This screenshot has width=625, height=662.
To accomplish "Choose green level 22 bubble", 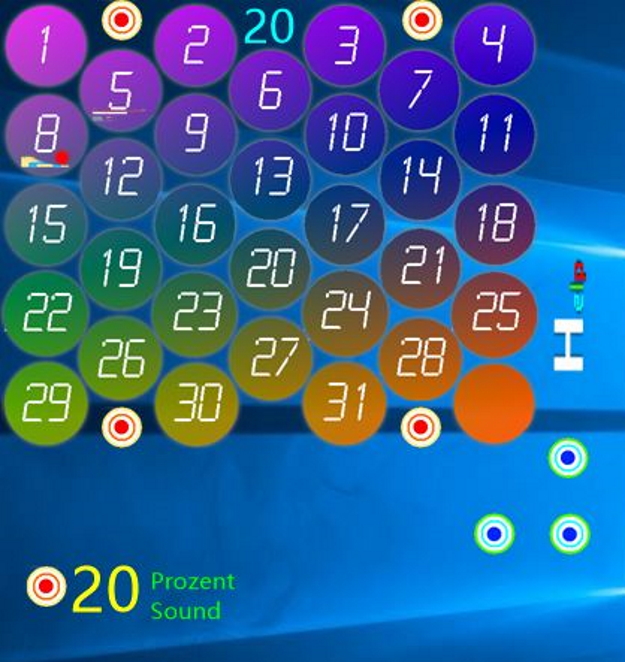I will click(45, 314).
